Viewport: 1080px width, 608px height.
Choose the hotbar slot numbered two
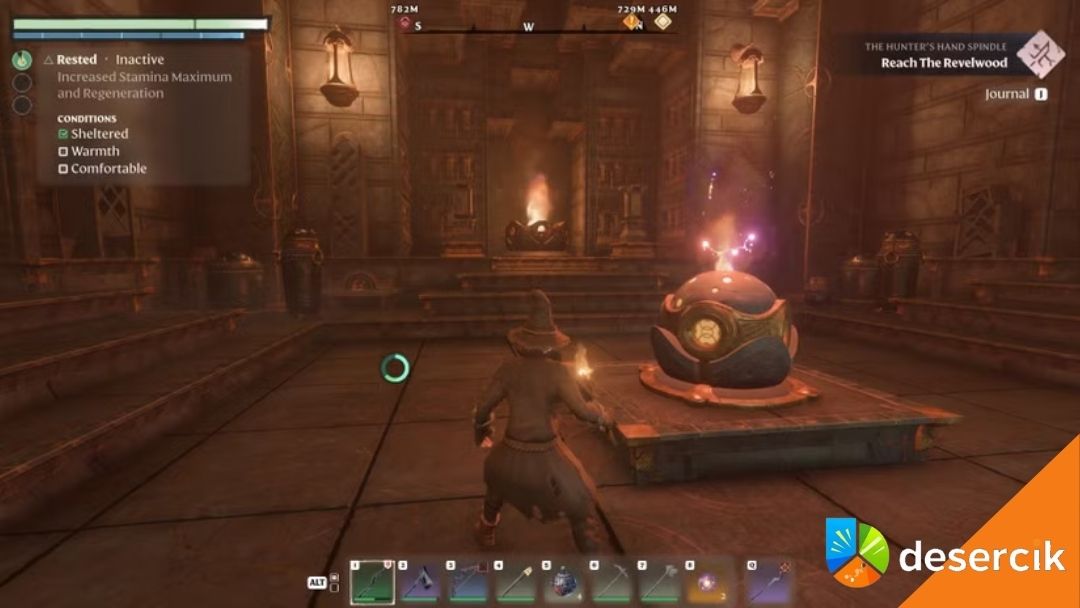coord(420,582)
